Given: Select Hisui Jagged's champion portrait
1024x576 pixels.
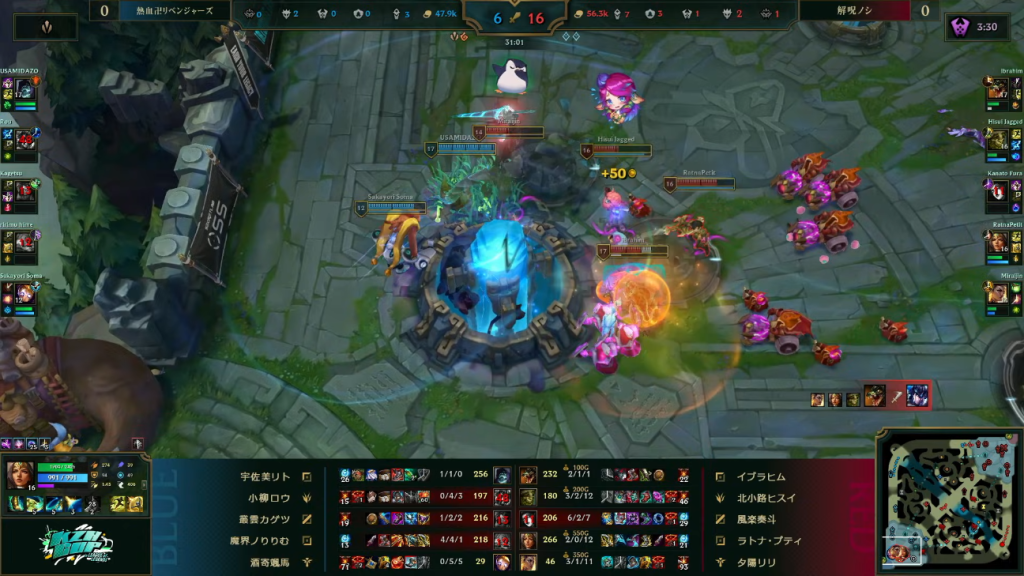Looking at the screenshot, I should click(997, 139).
